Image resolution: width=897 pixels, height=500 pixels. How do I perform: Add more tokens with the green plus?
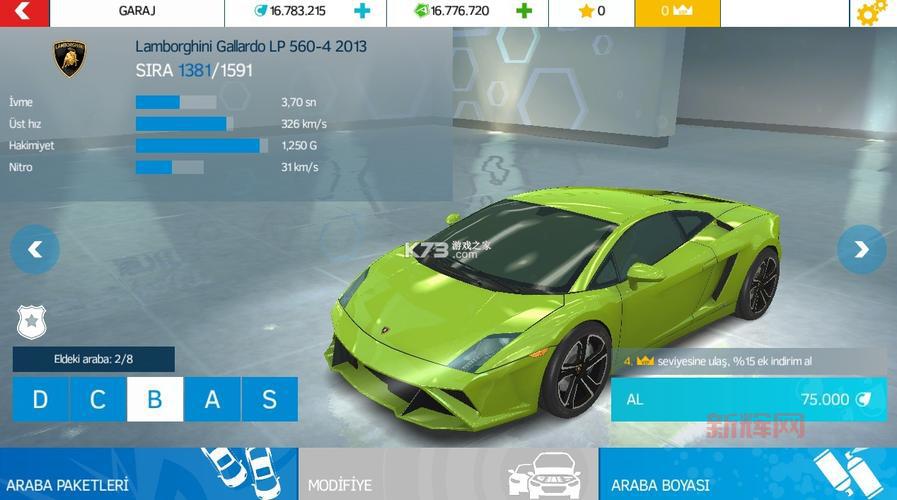coord(524,12)
